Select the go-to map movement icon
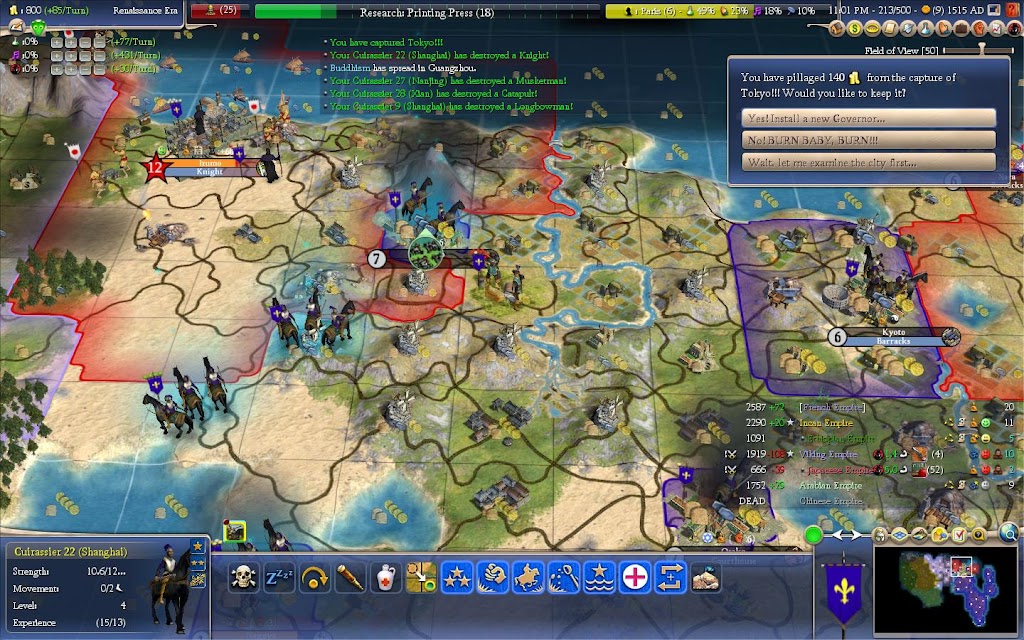1024x640 pixels. [x=421, y=577]
